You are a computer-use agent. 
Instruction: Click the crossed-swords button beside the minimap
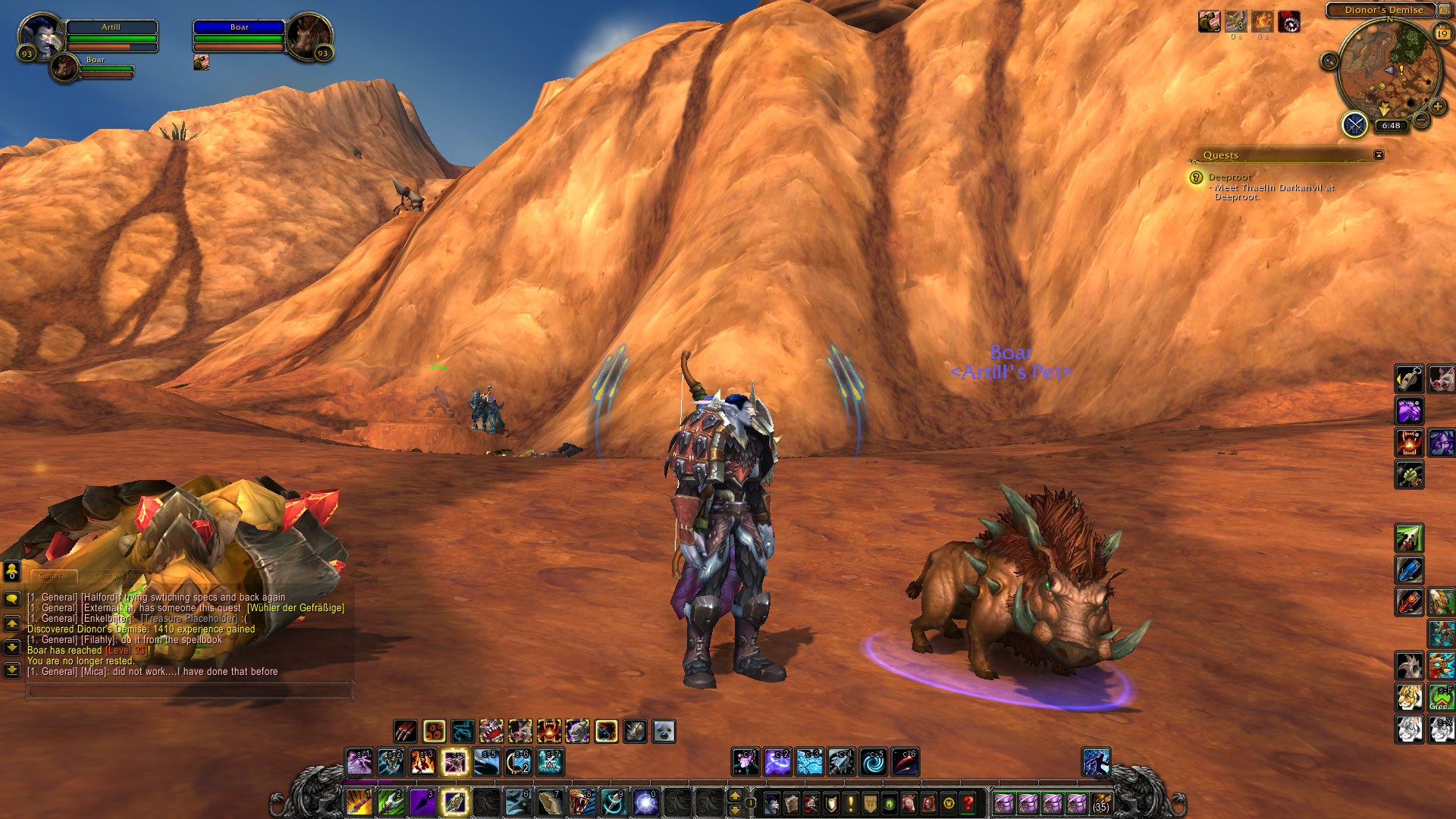coord(1354,124)
